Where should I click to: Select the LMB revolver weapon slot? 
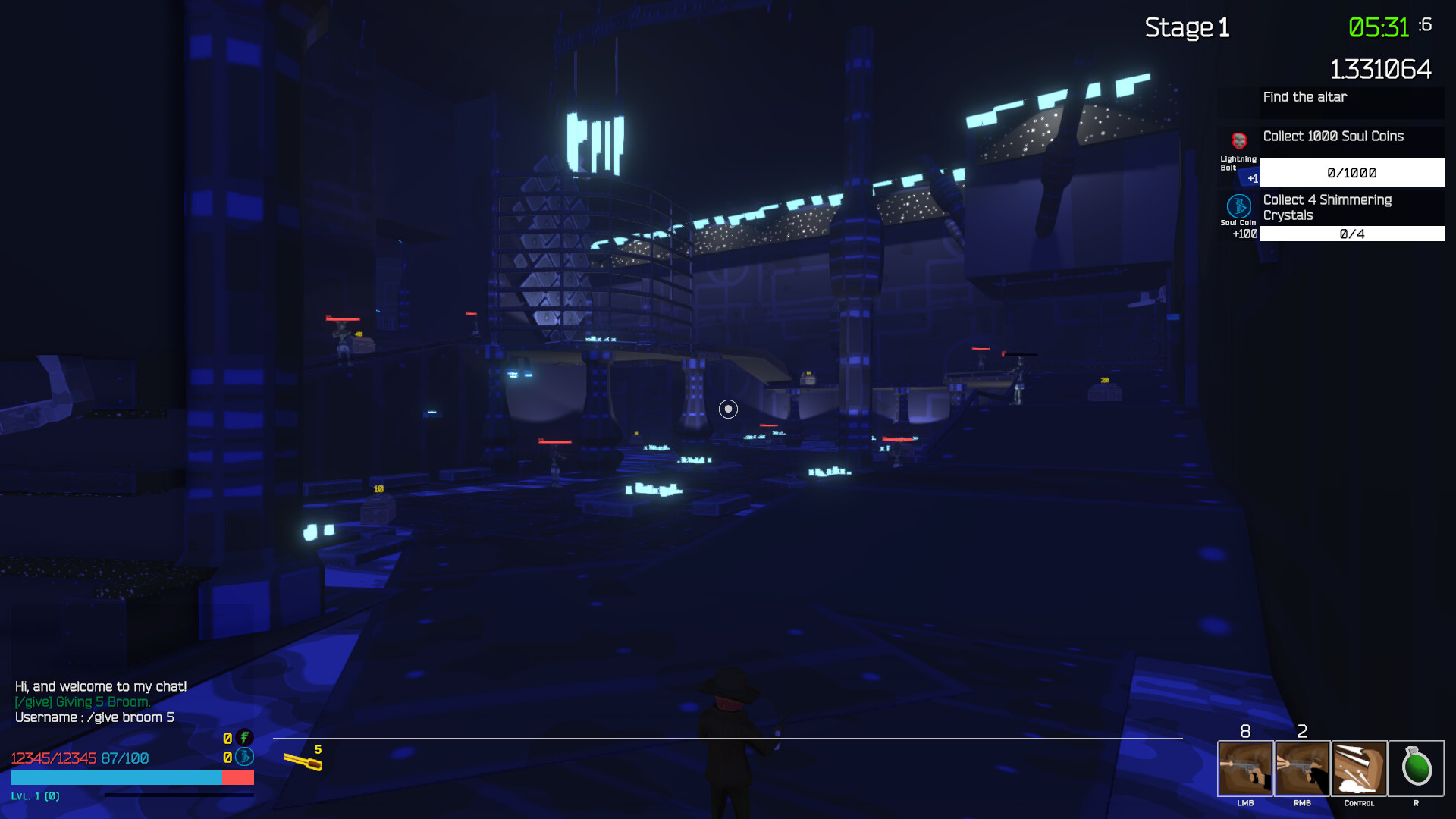click(1245, 768)
